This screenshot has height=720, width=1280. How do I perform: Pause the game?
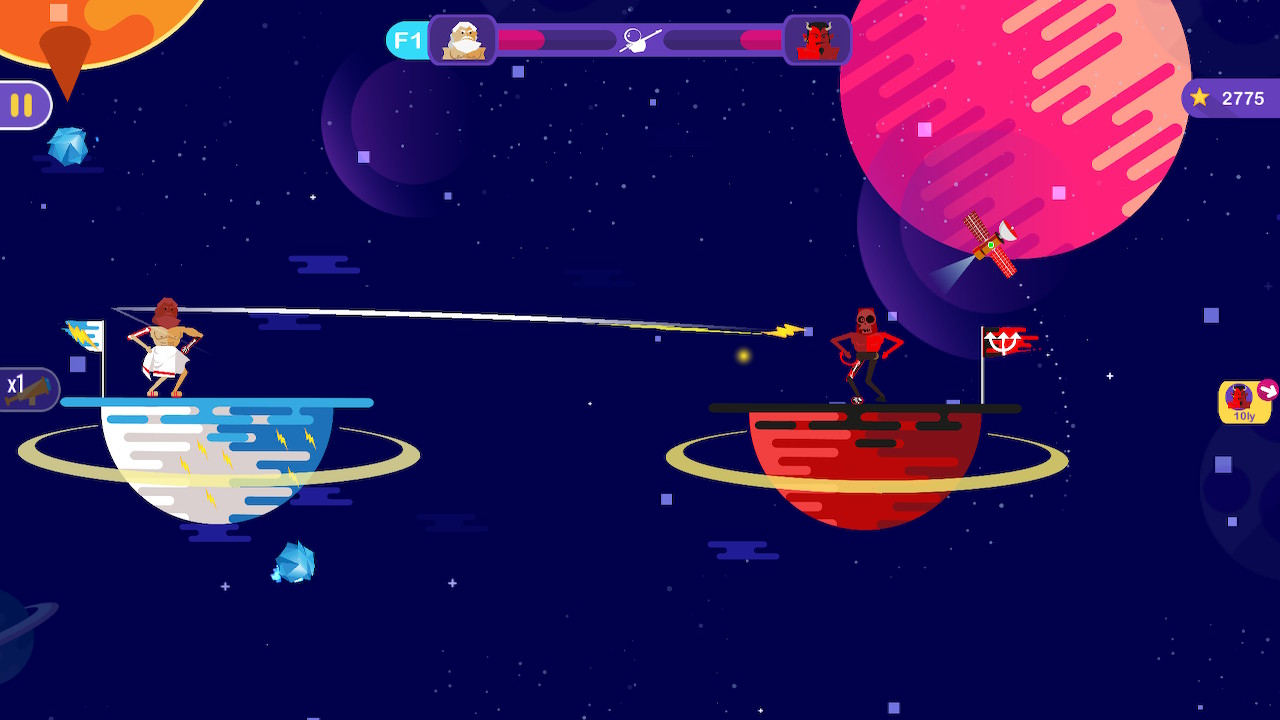pyautogui.click(x=20, y=104)
